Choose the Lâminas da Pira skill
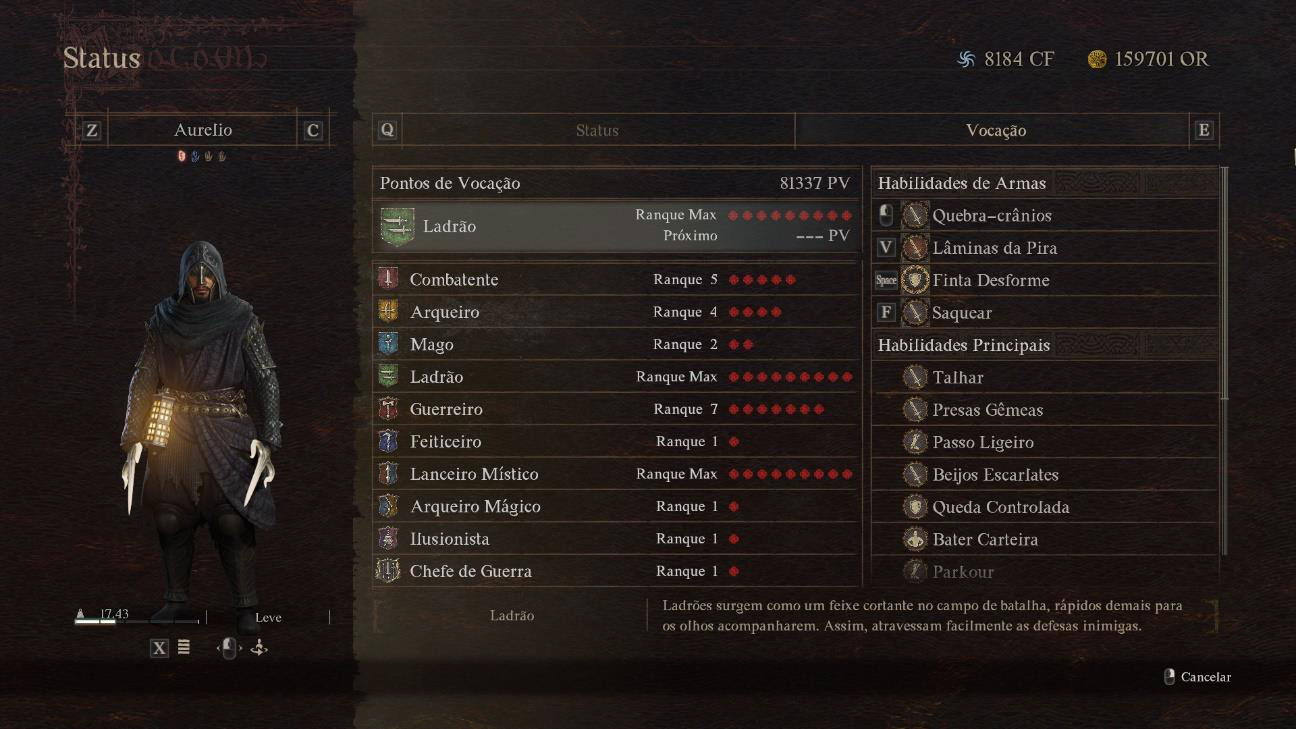The height and width of the screenshot is (729, 1296). click(1045, 248)
